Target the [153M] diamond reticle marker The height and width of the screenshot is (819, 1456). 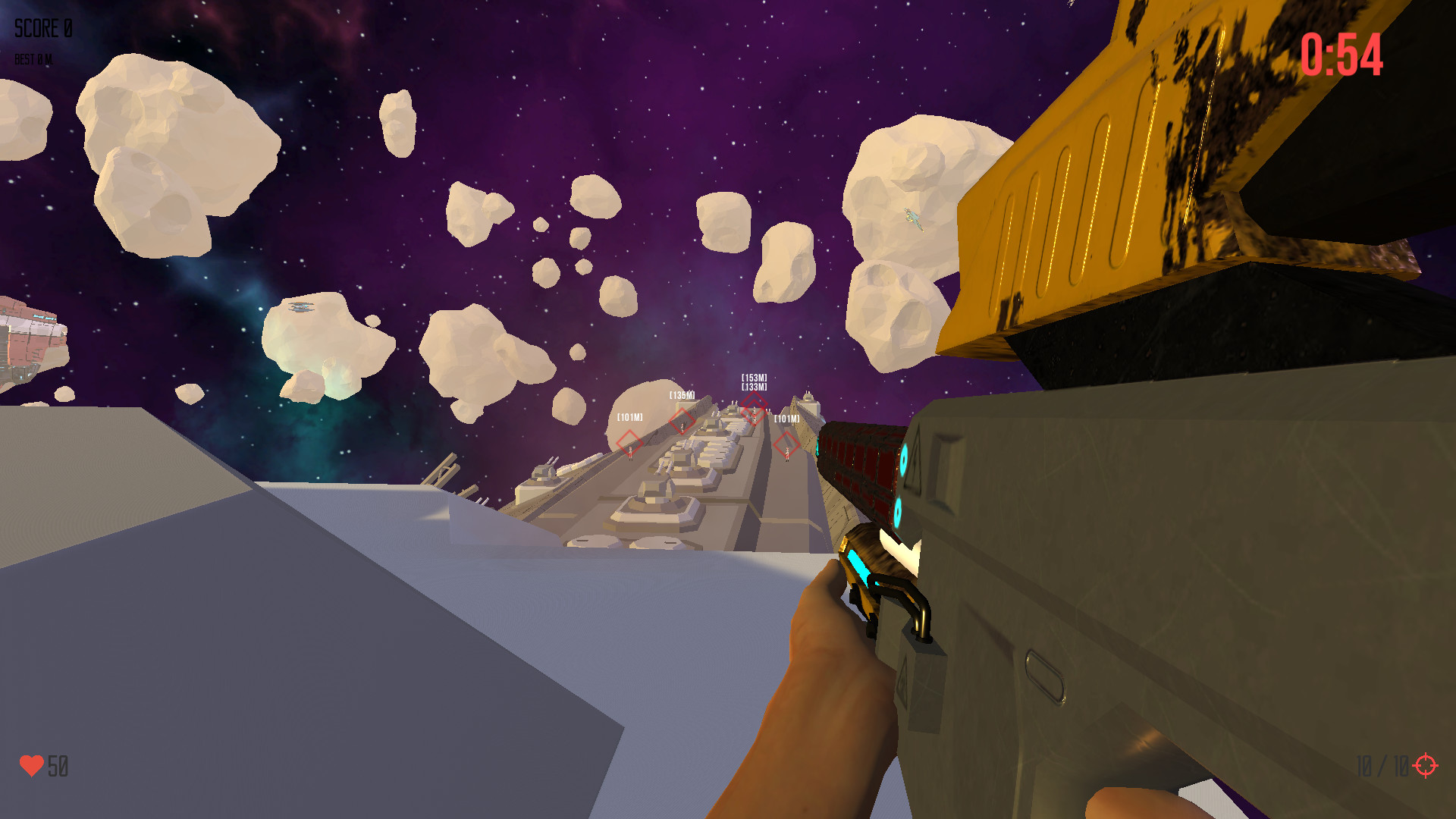click(755, 402)
